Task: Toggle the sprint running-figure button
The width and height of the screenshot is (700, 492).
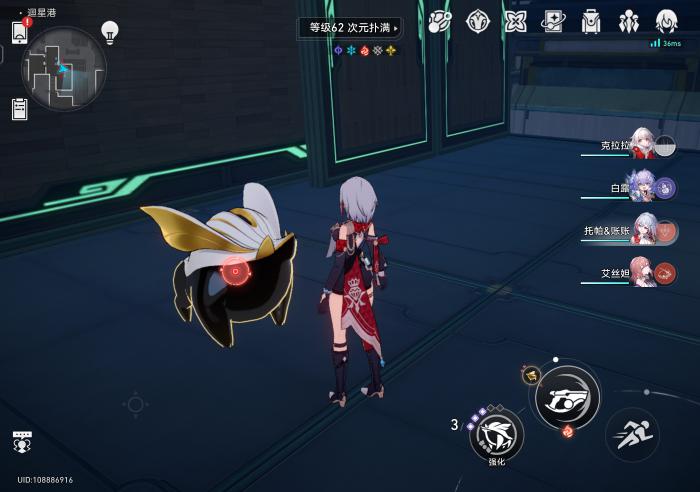Action: pos(632,434)
